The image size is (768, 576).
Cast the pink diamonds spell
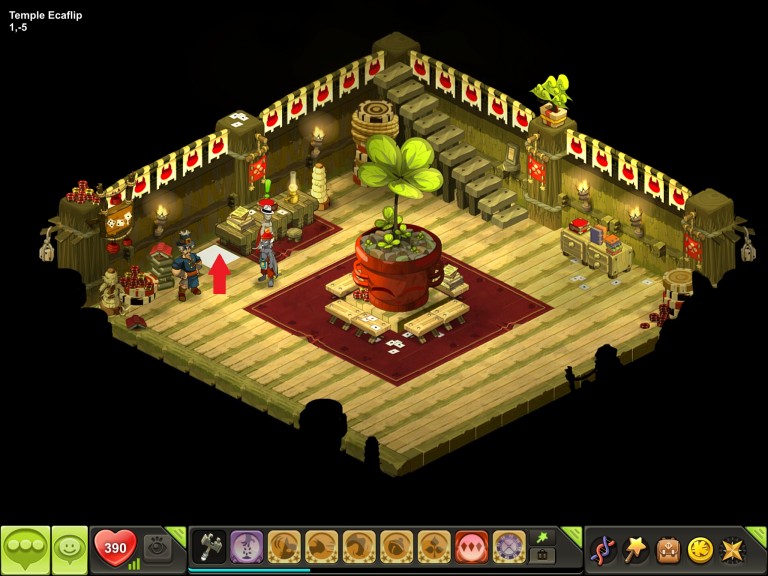click(472, 547)
